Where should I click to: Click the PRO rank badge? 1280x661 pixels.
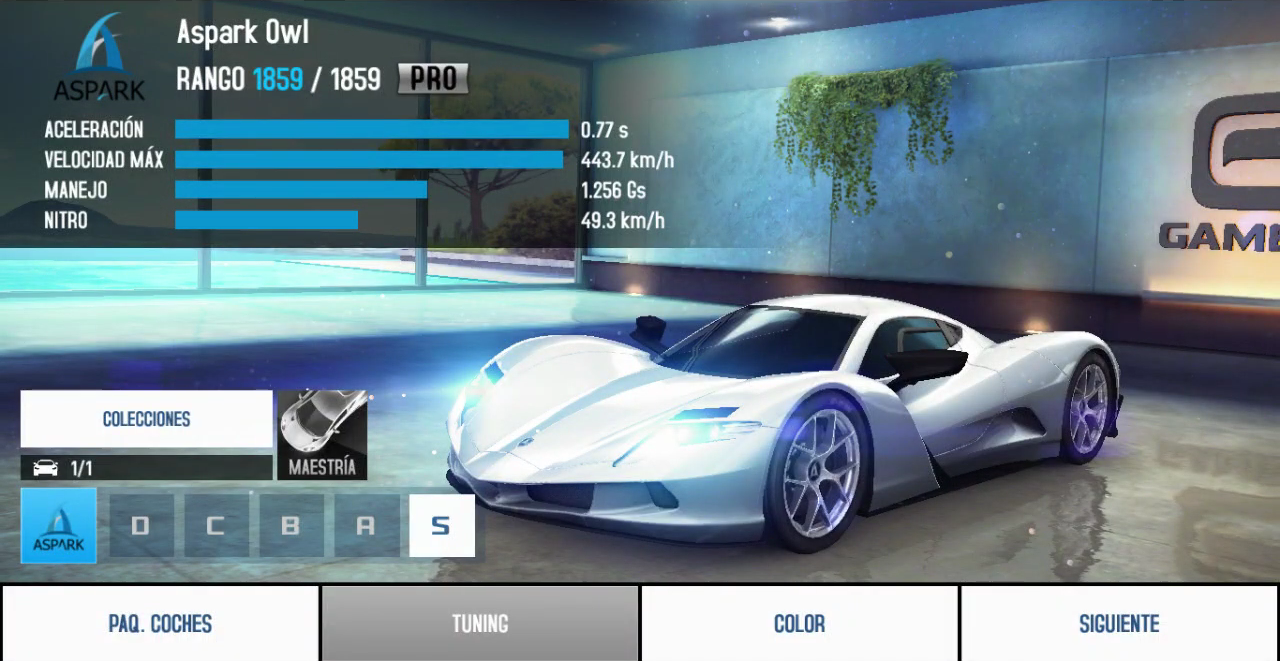tap(433, 79)
